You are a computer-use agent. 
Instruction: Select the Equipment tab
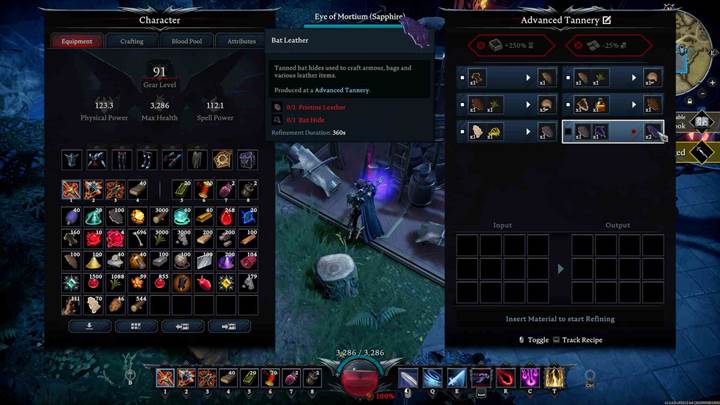click(77, 41)
